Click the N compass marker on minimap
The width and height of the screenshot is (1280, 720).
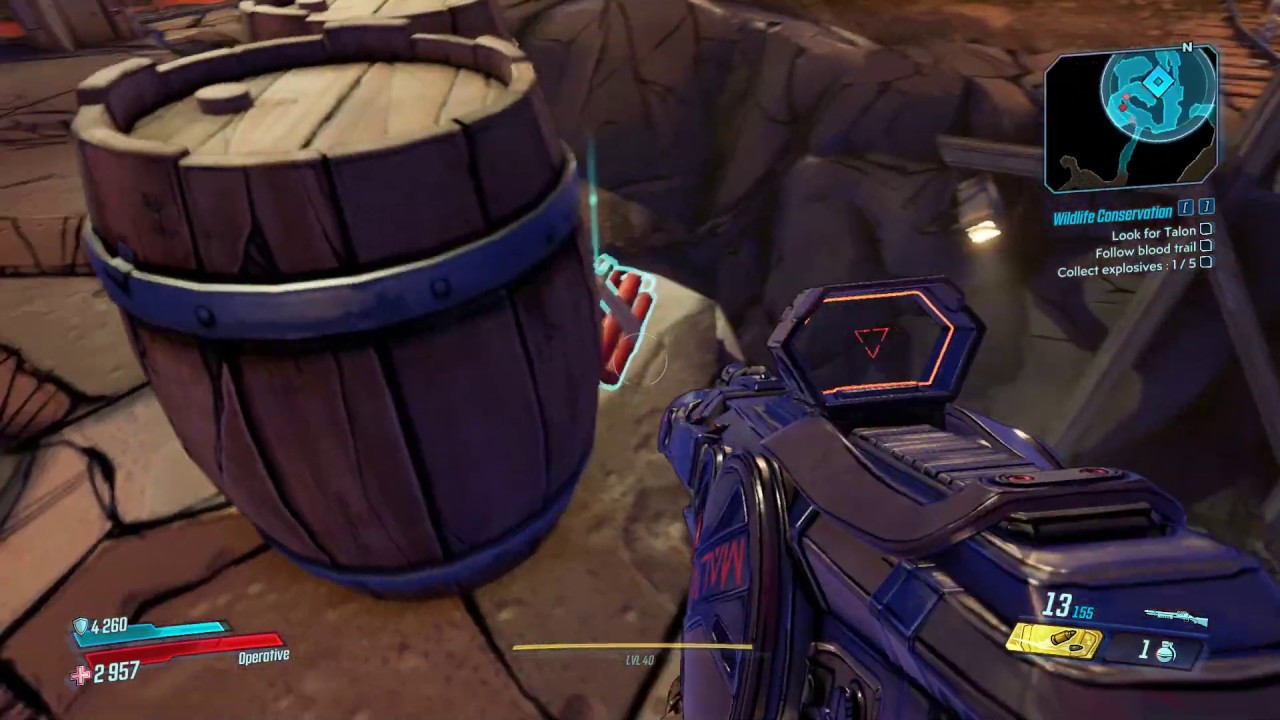click(1187, 48)
